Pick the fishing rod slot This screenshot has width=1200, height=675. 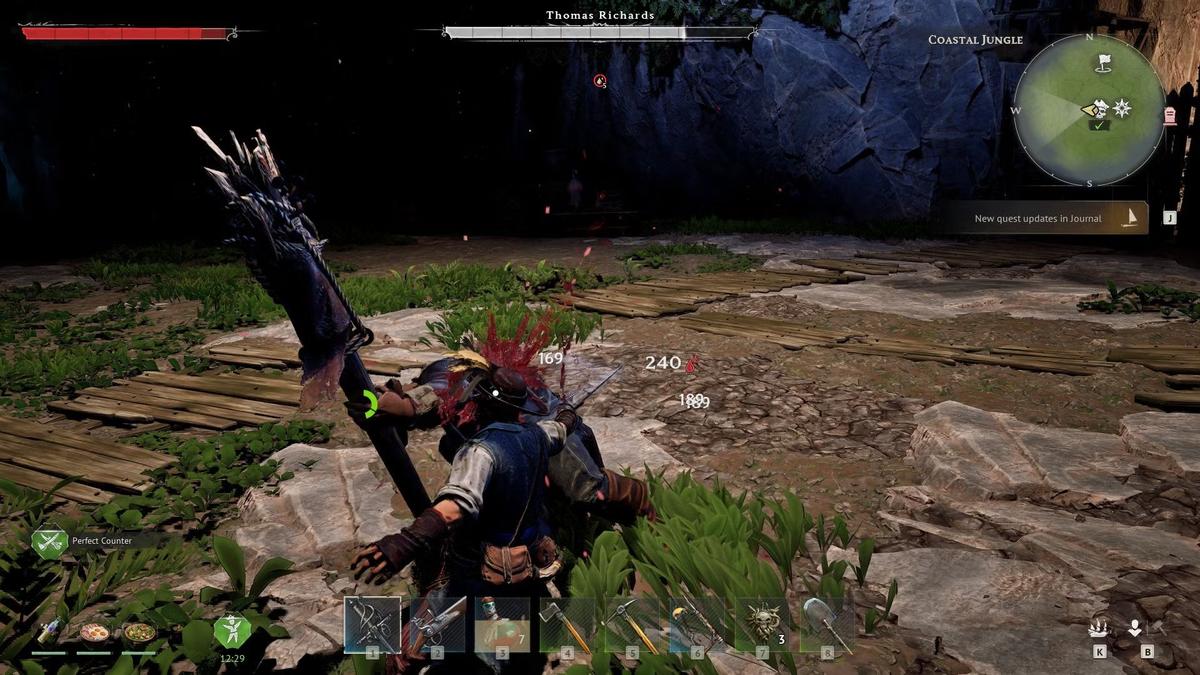click(x=698, y=625)
